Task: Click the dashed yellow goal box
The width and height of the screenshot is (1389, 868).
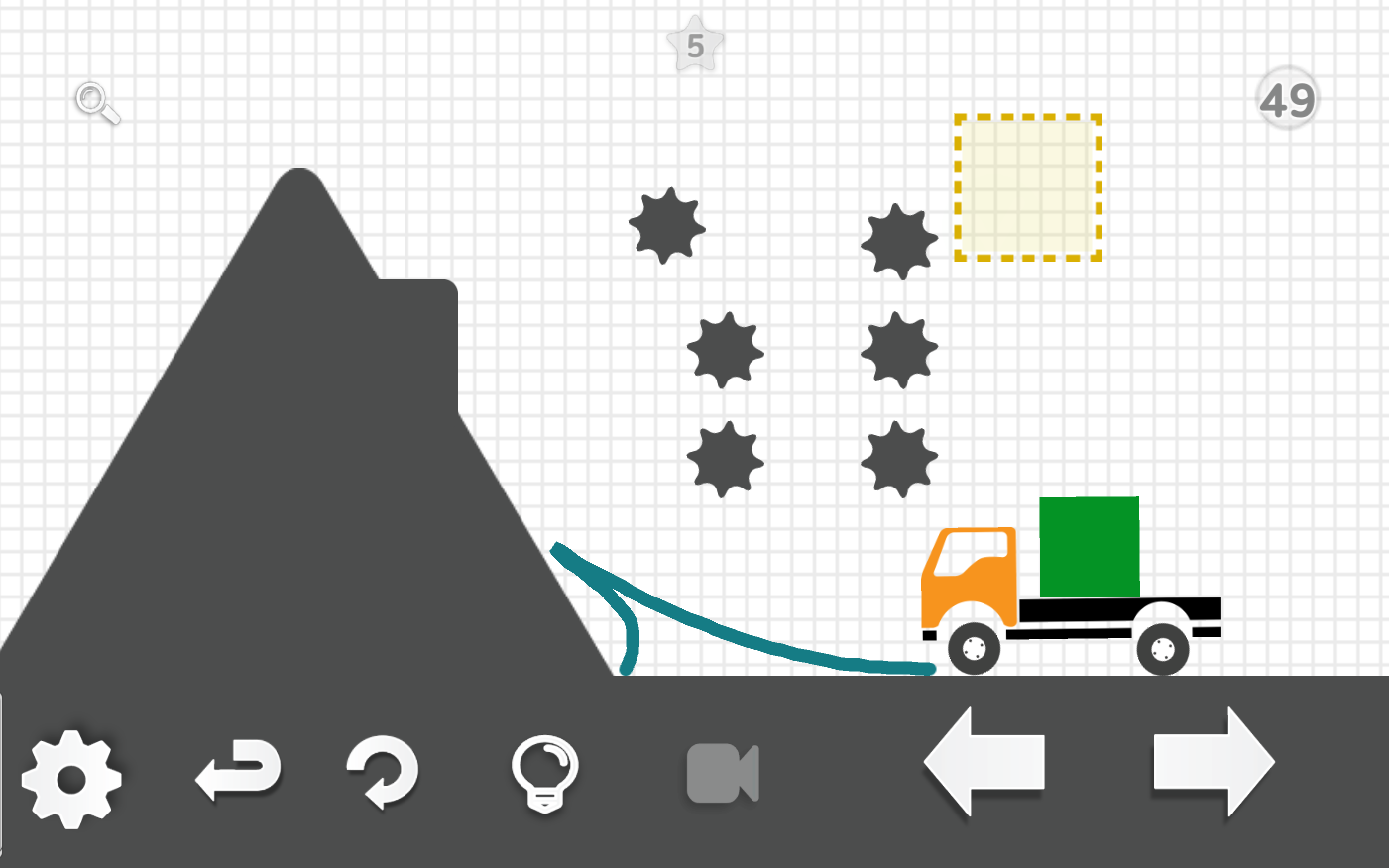Action: [x=1027, y=186]
